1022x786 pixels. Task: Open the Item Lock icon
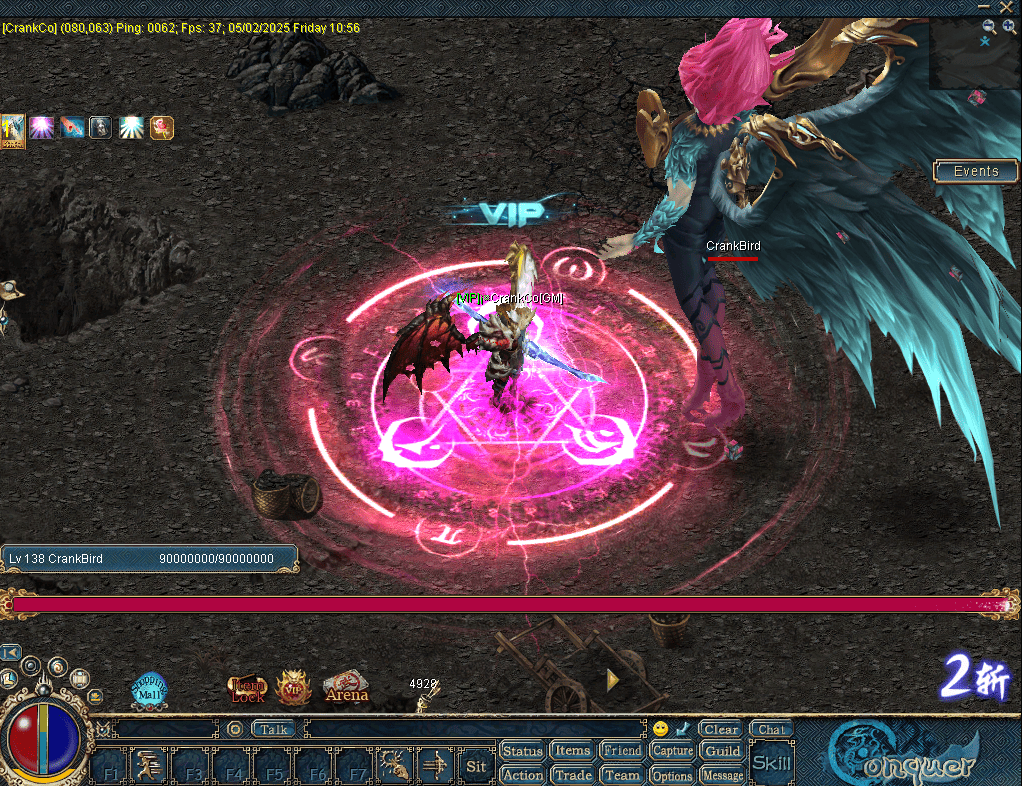click(x=247, y=690)
